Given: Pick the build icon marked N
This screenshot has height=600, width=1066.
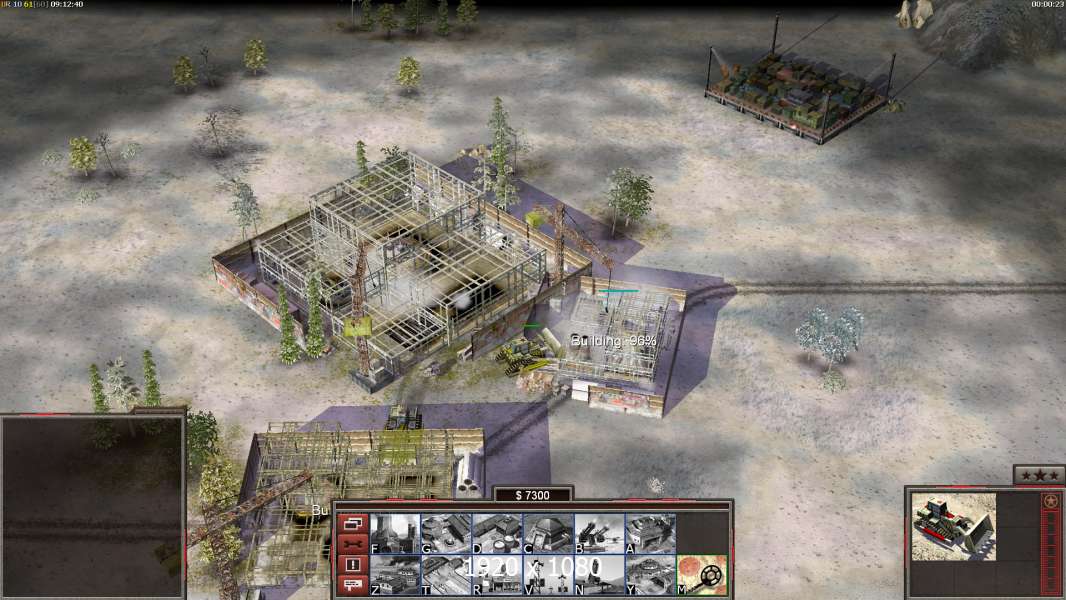Looking at the screenshot, I should click(x=599, y=575).
